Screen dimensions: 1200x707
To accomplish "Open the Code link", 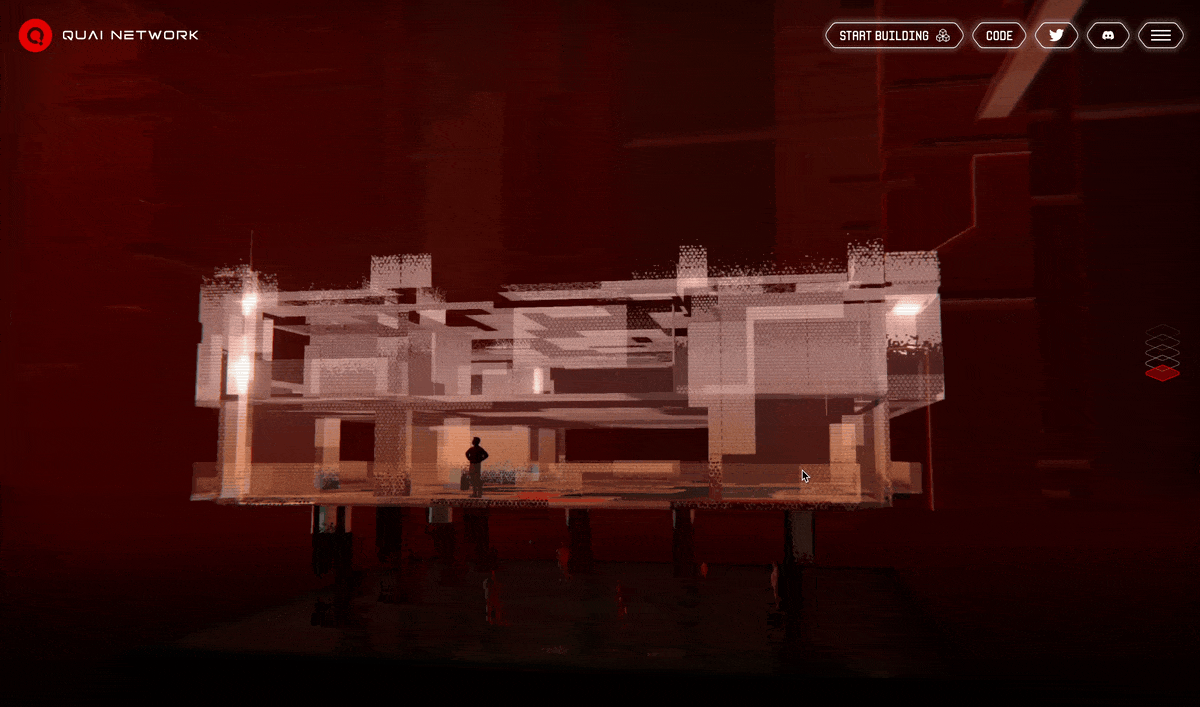I will (999, 36).
